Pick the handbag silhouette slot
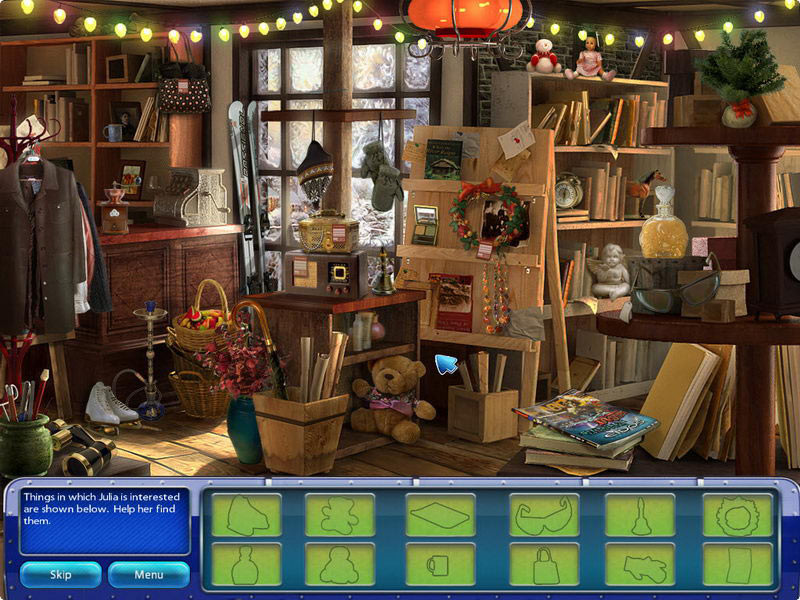Viewport: 800px width, 600px height. point(544,565)
